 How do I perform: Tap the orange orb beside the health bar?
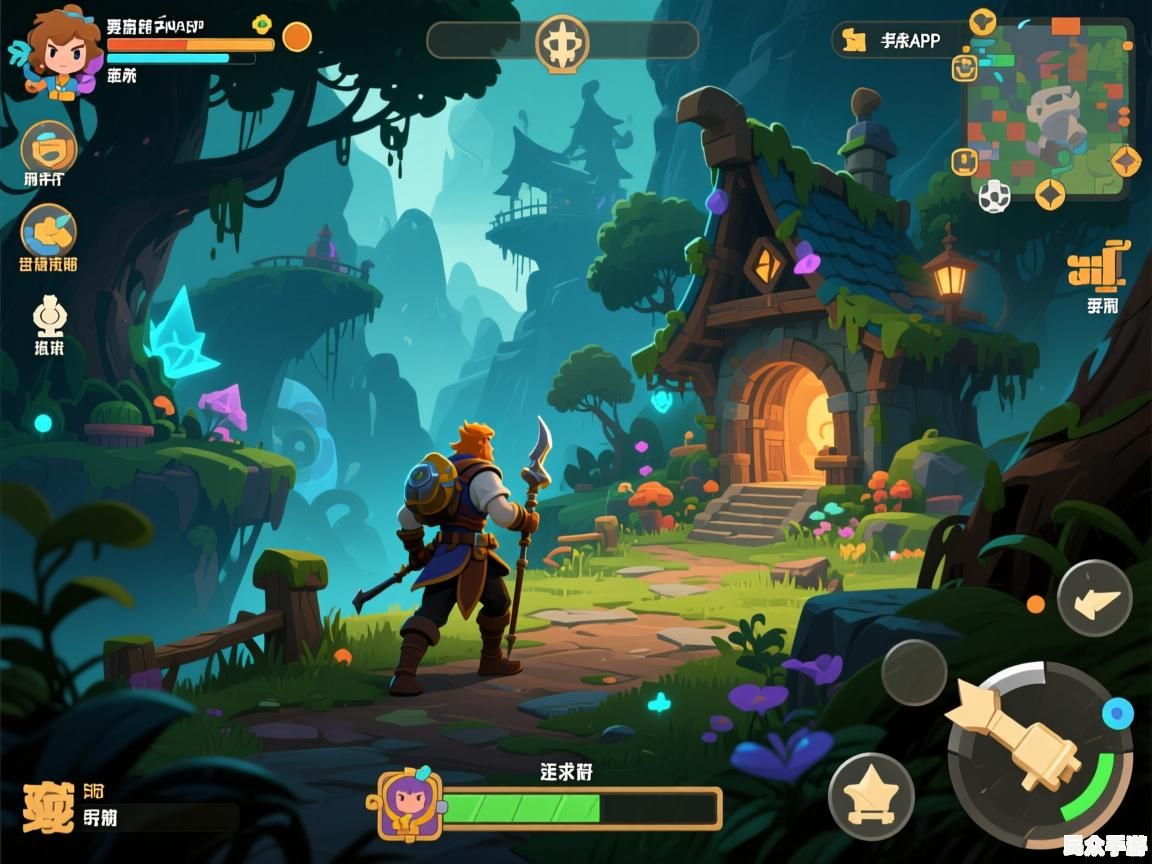pos(297,37)
